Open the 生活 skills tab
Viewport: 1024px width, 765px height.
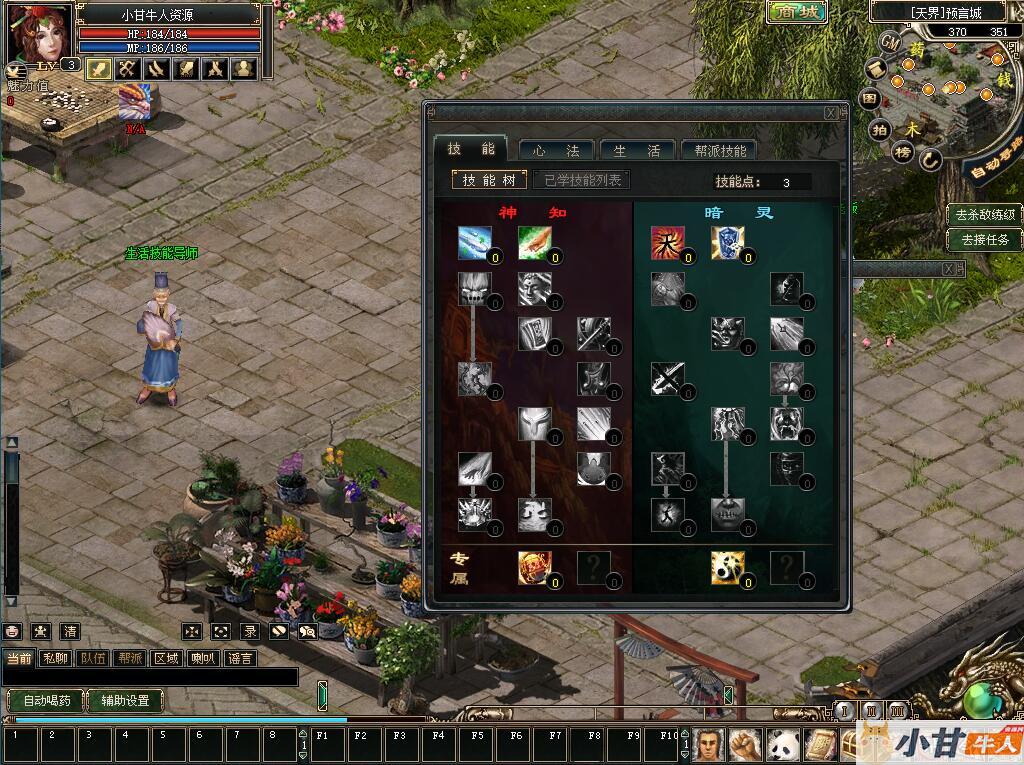pos(636,150)
